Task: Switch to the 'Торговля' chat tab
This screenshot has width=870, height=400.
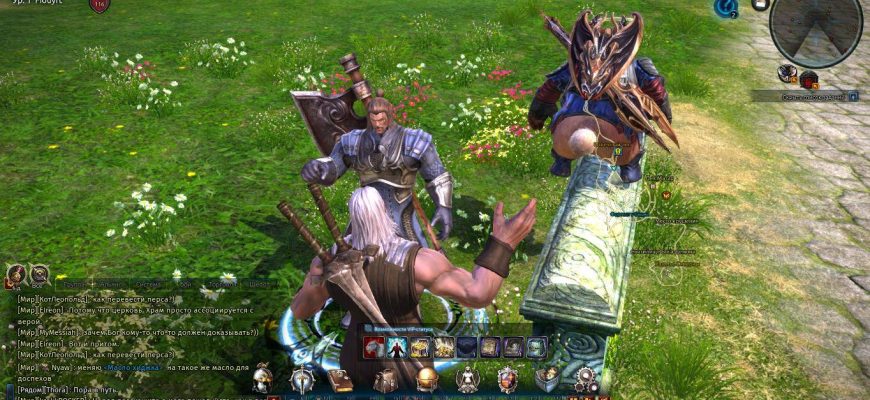Action: click(x=222, y=283)
